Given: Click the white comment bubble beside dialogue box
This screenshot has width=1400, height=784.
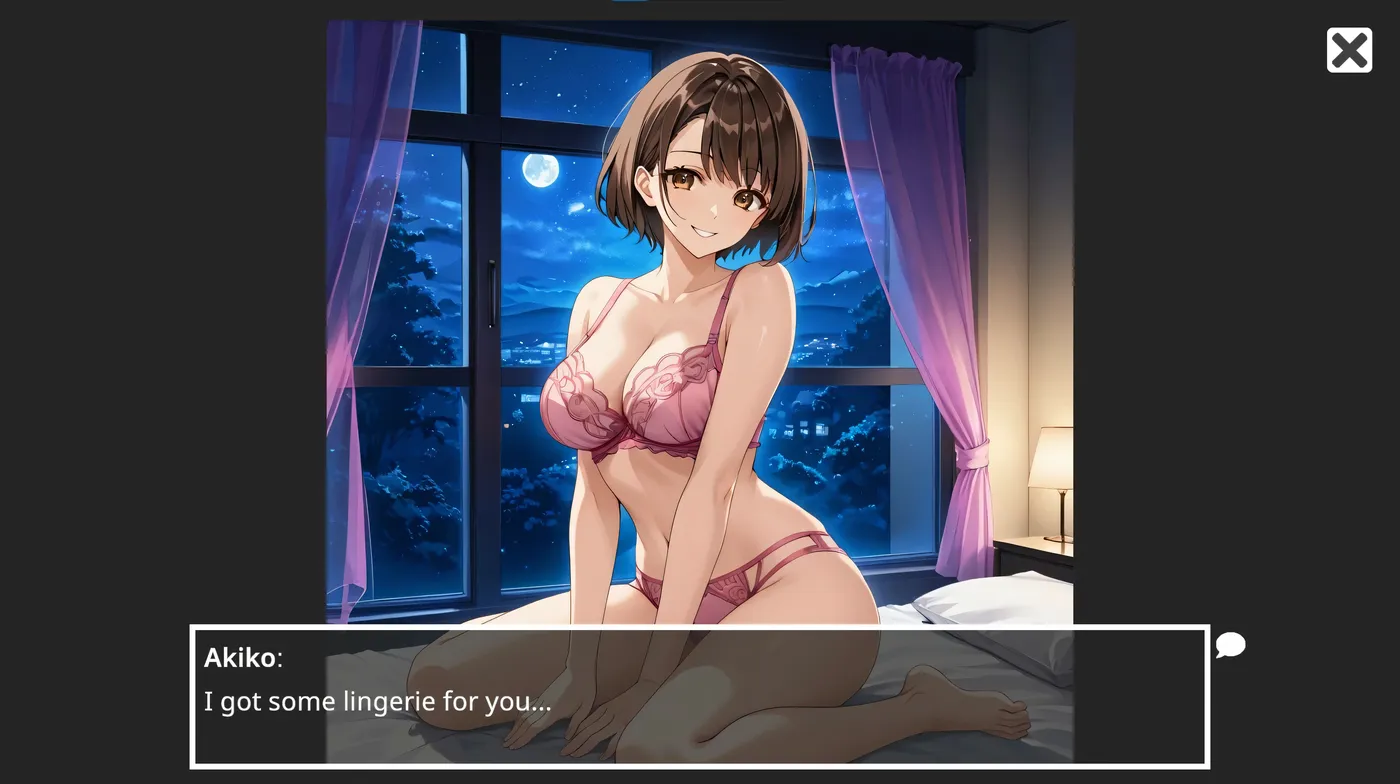Looking at the screenshot, I should 1230,646.
